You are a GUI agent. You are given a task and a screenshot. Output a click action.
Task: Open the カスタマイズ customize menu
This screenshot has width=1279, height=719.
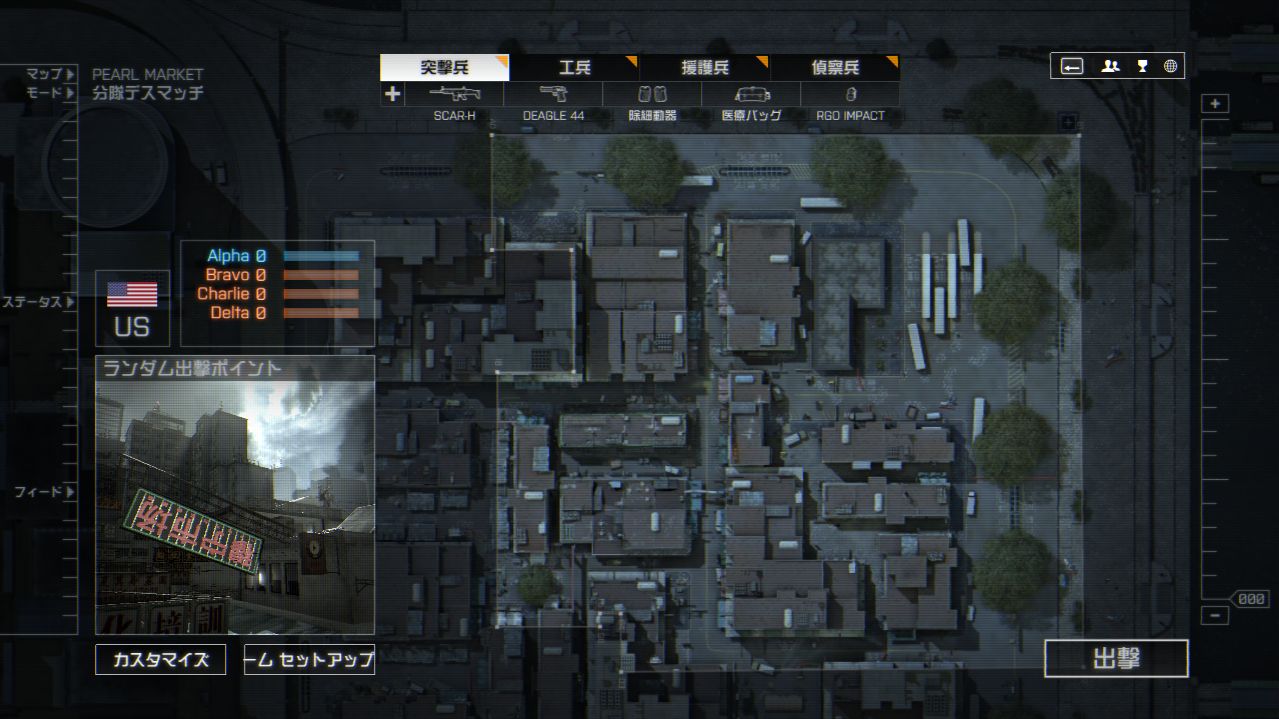pos(160,660)
